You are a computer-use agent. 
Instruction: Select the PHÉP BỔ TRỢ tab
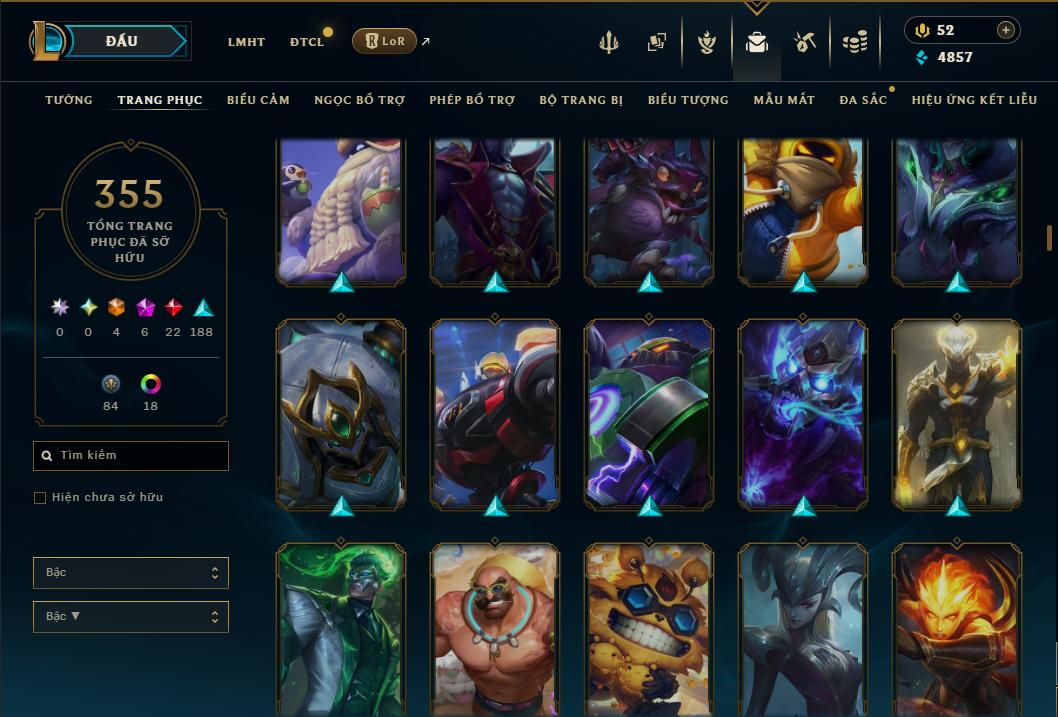[x=472, y=100]
